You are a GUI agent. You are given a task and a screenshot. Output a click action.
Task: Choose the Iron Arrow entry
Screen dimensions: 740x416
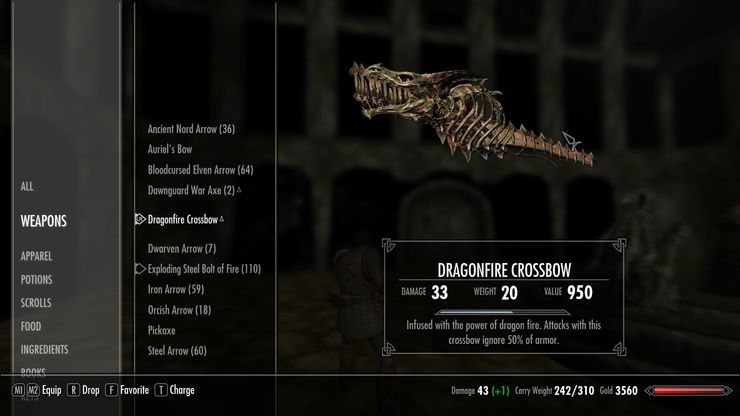click(x=176, y=289)
